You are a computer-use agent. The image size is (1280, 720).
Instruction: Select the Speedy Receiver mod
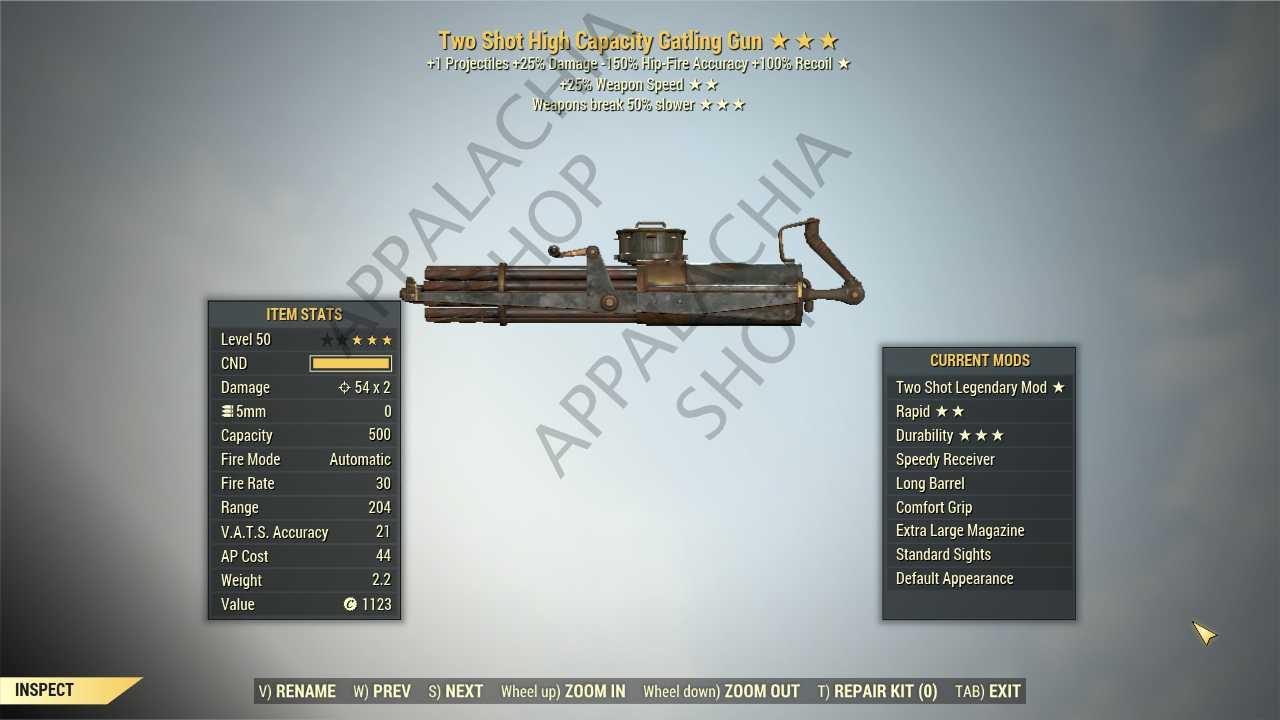pos(979,460)
